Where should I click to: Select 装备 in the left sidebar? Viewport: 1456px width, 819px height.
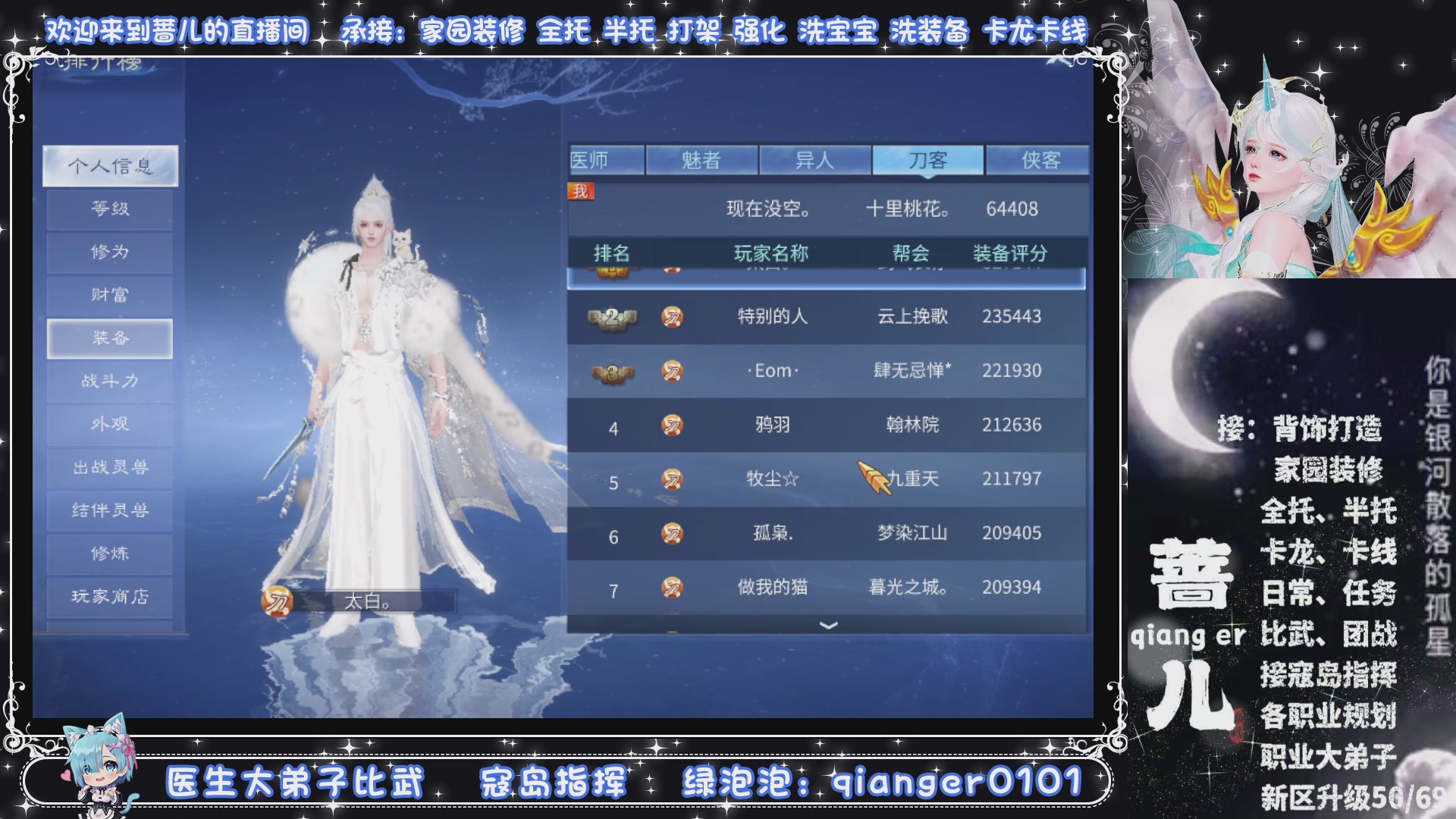click(x=108, y=338)
